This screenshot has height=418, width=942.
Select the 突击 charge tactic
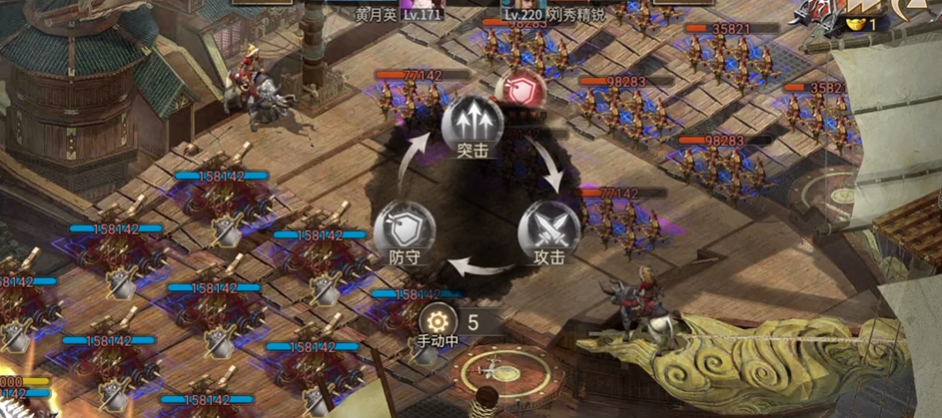click(x=472, y=124)
